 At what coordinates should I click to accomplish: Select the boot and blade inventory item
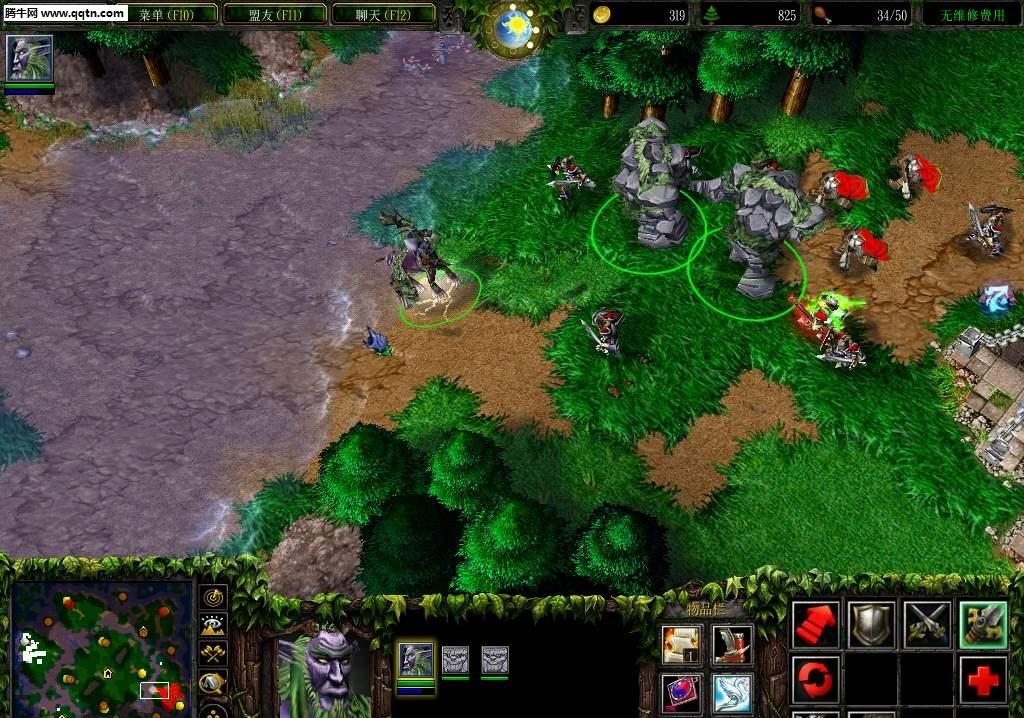point(733,645)
